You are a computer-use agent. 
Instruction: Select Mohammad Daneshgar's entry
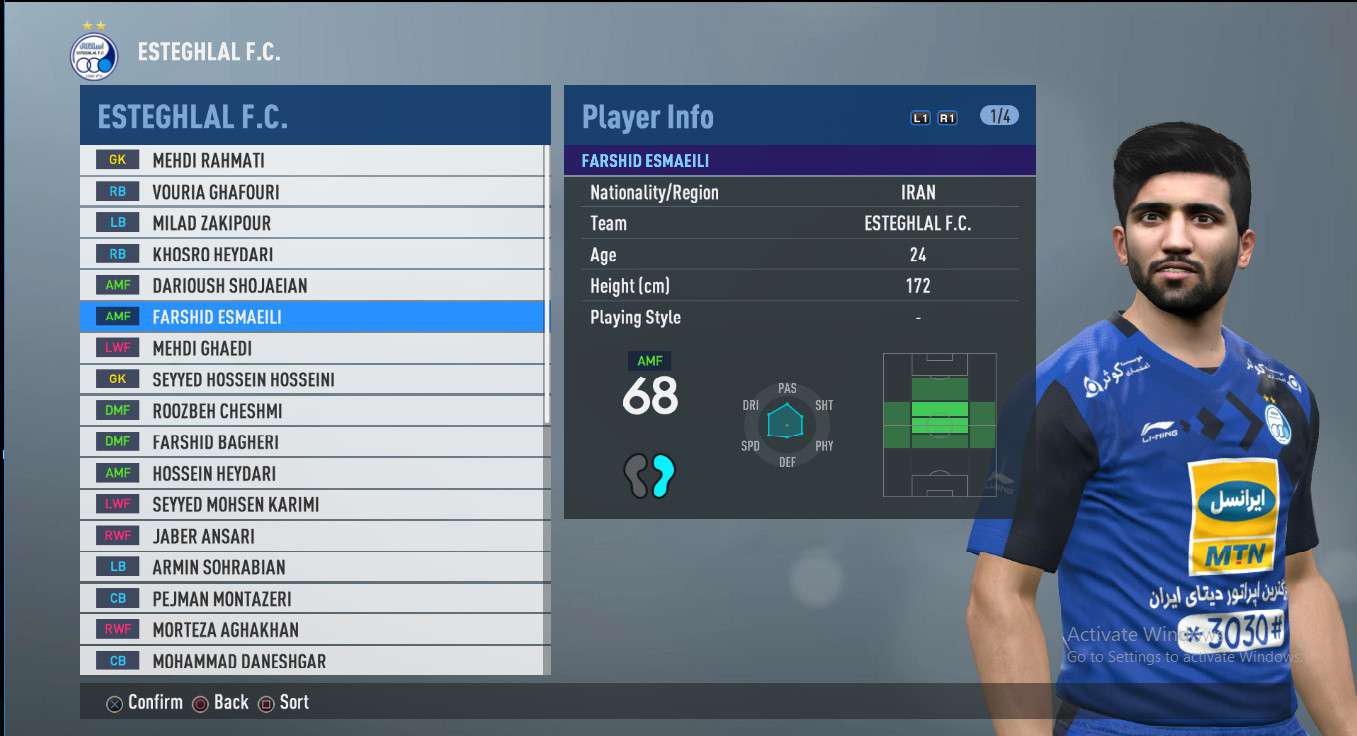pos(312,661)
